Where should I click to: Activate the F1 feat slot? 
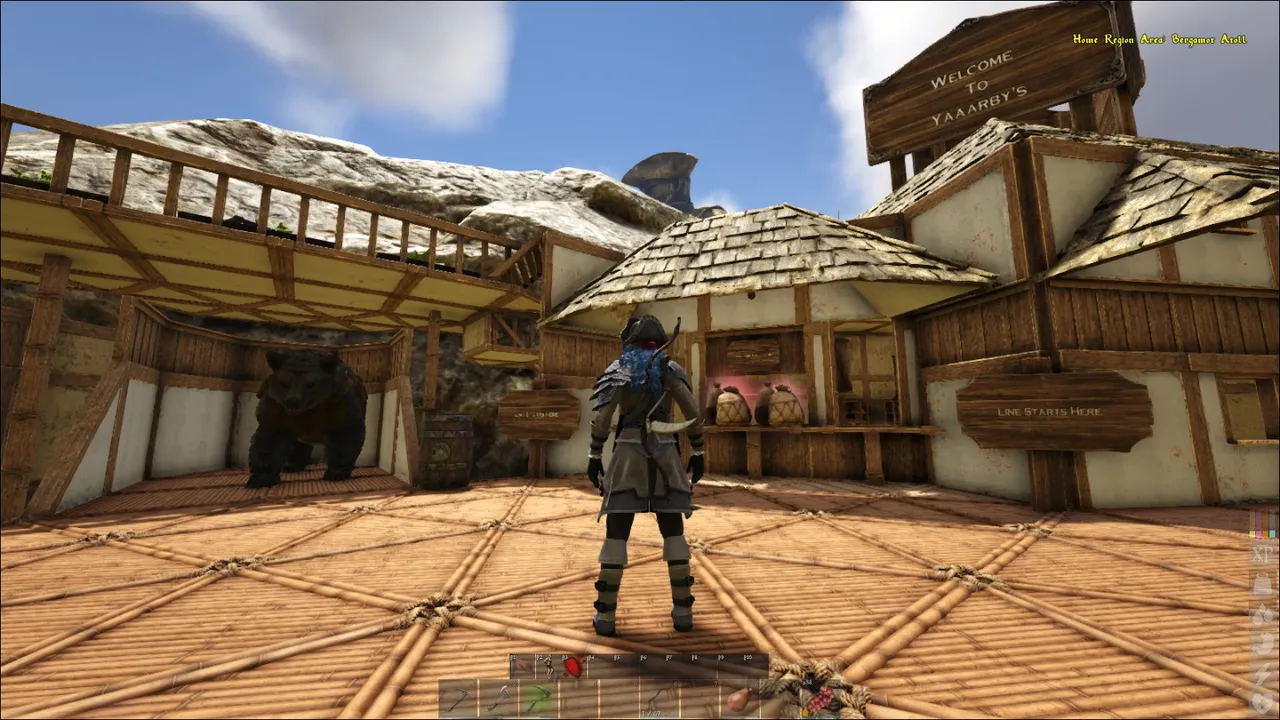(522, 666)
